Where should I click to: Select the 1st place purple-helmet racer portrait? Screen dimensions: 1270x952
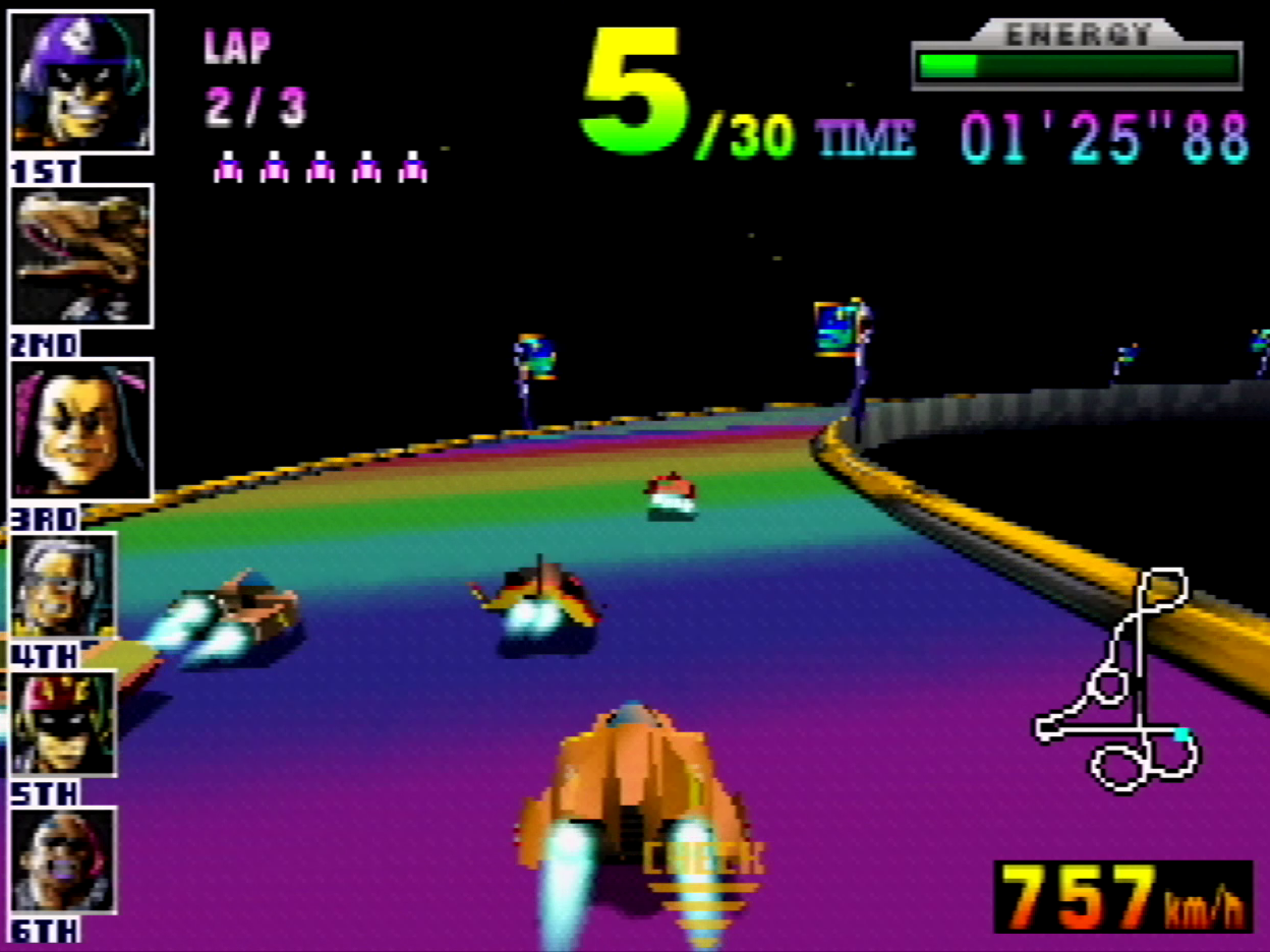(x=81, y=82)
